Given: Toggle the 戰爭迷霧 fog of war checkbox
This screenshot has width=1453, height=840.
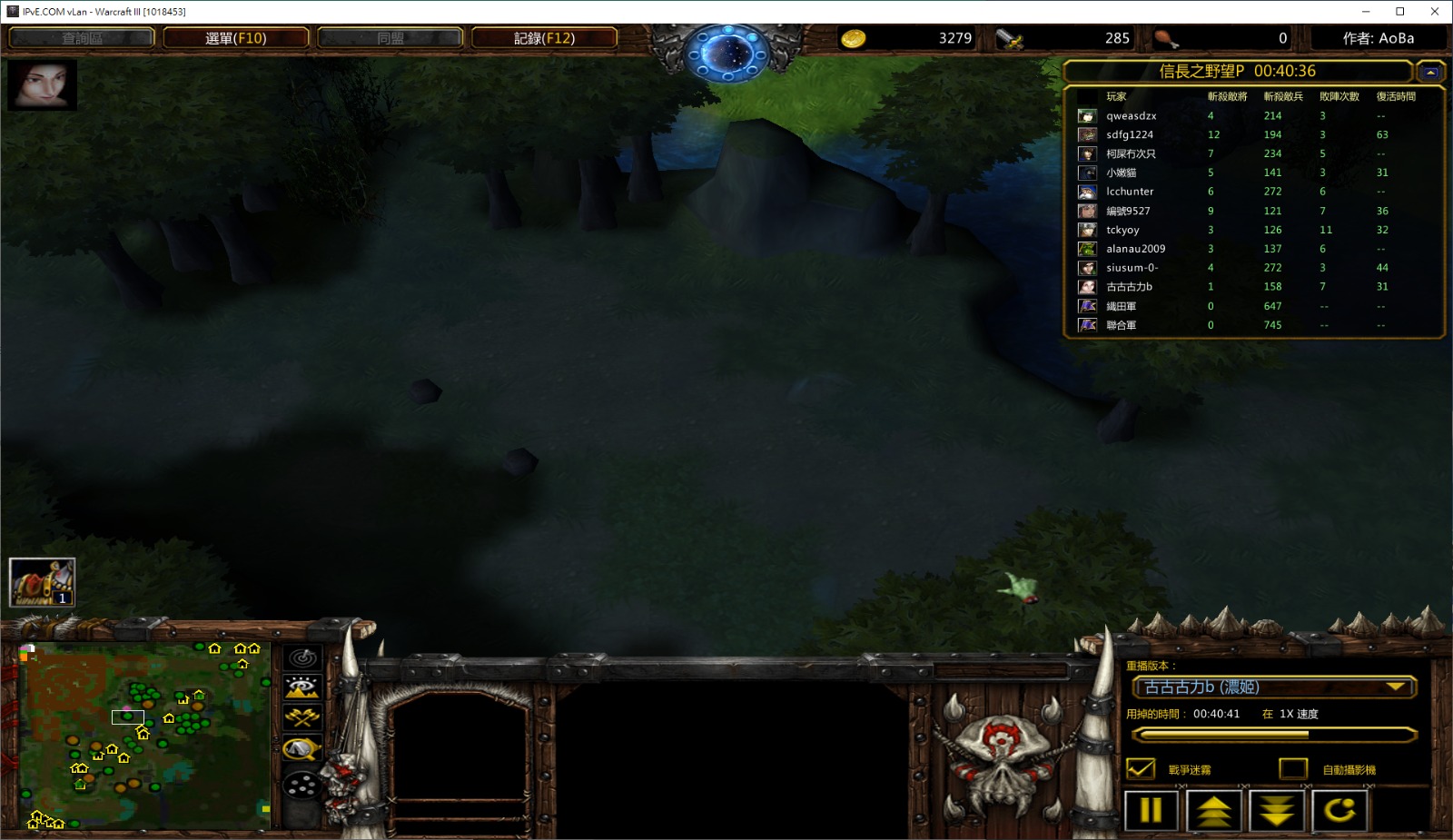Looking at the screenshot, I should [x=1141, y=769].
